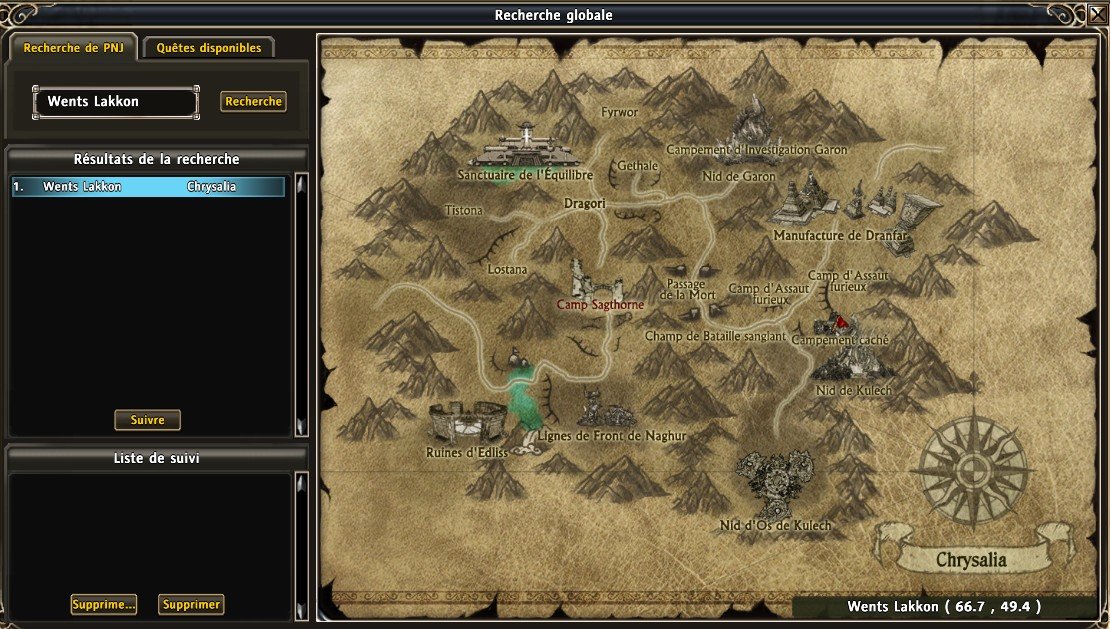Track the NPC with the Suivre button
Screen dimensions: 1110x629
point(147,420)
